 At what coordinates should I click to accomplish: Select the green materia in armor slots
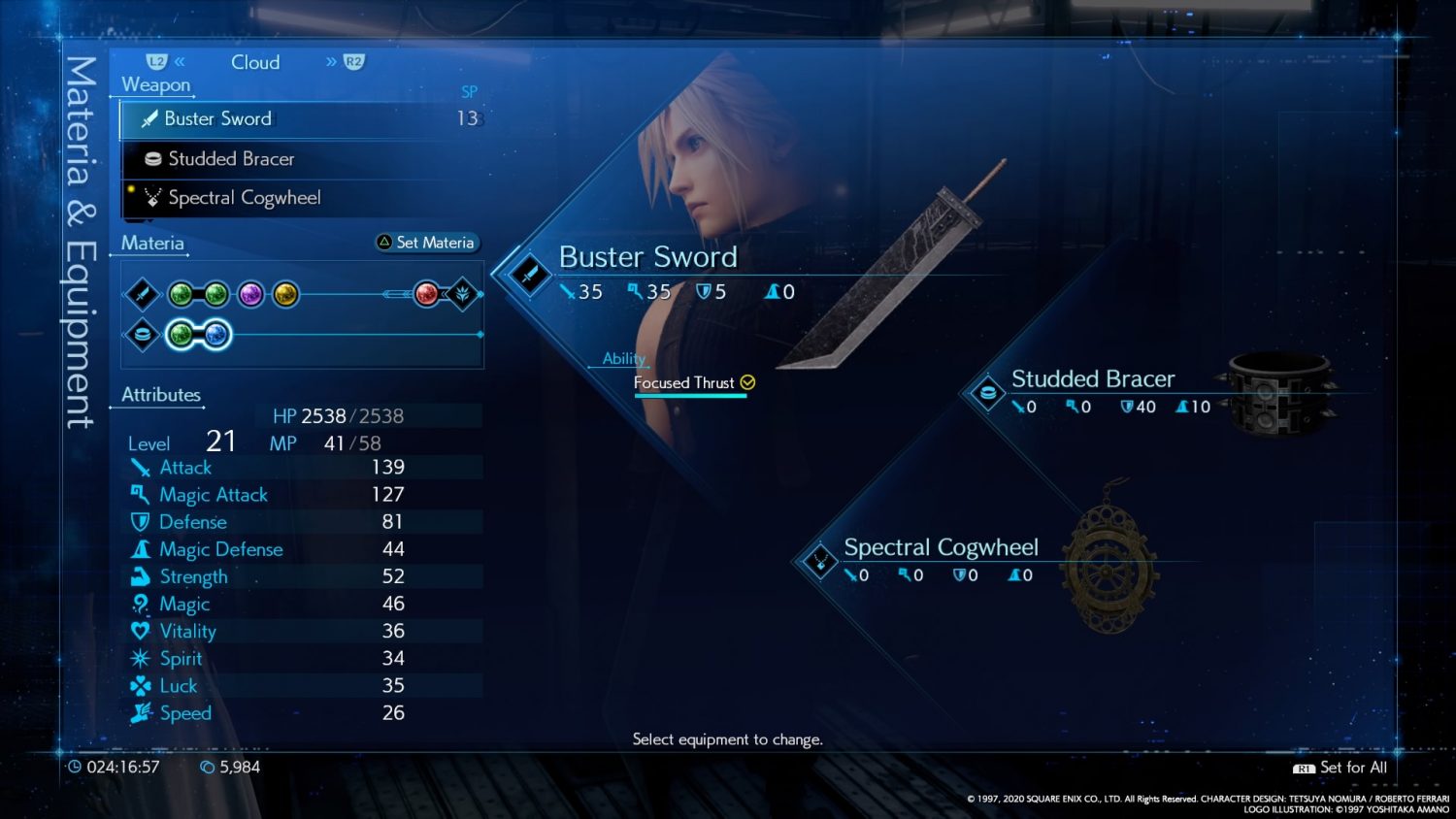pyautogui.click(x=181, y=335)
